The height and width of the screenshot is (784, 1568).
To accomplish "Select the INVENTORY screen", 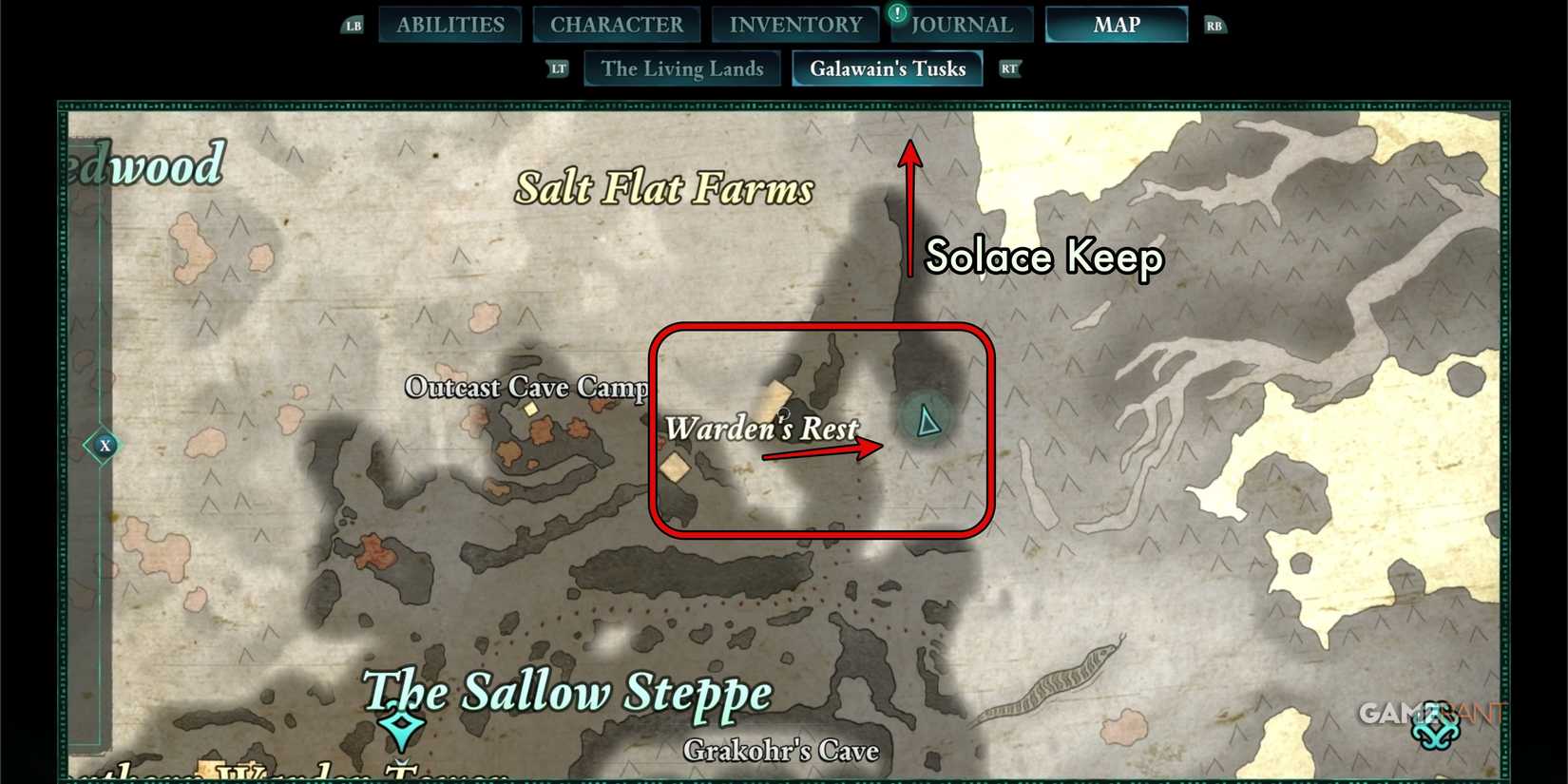I will pyautogui.click(x=795, y=25).
